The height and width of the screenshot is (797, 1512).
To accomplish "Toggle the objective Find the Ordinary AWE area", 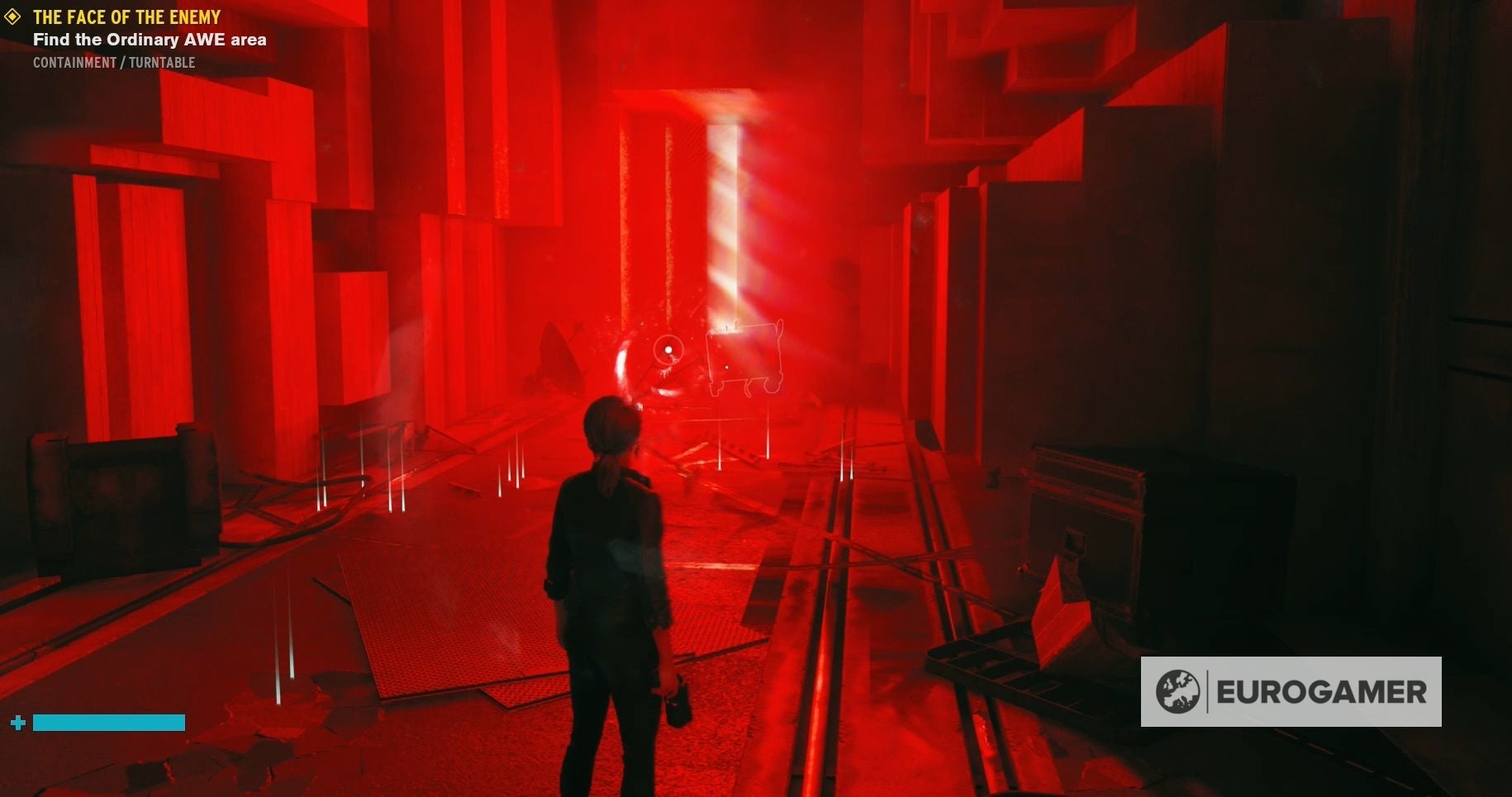I will [149, 39].
